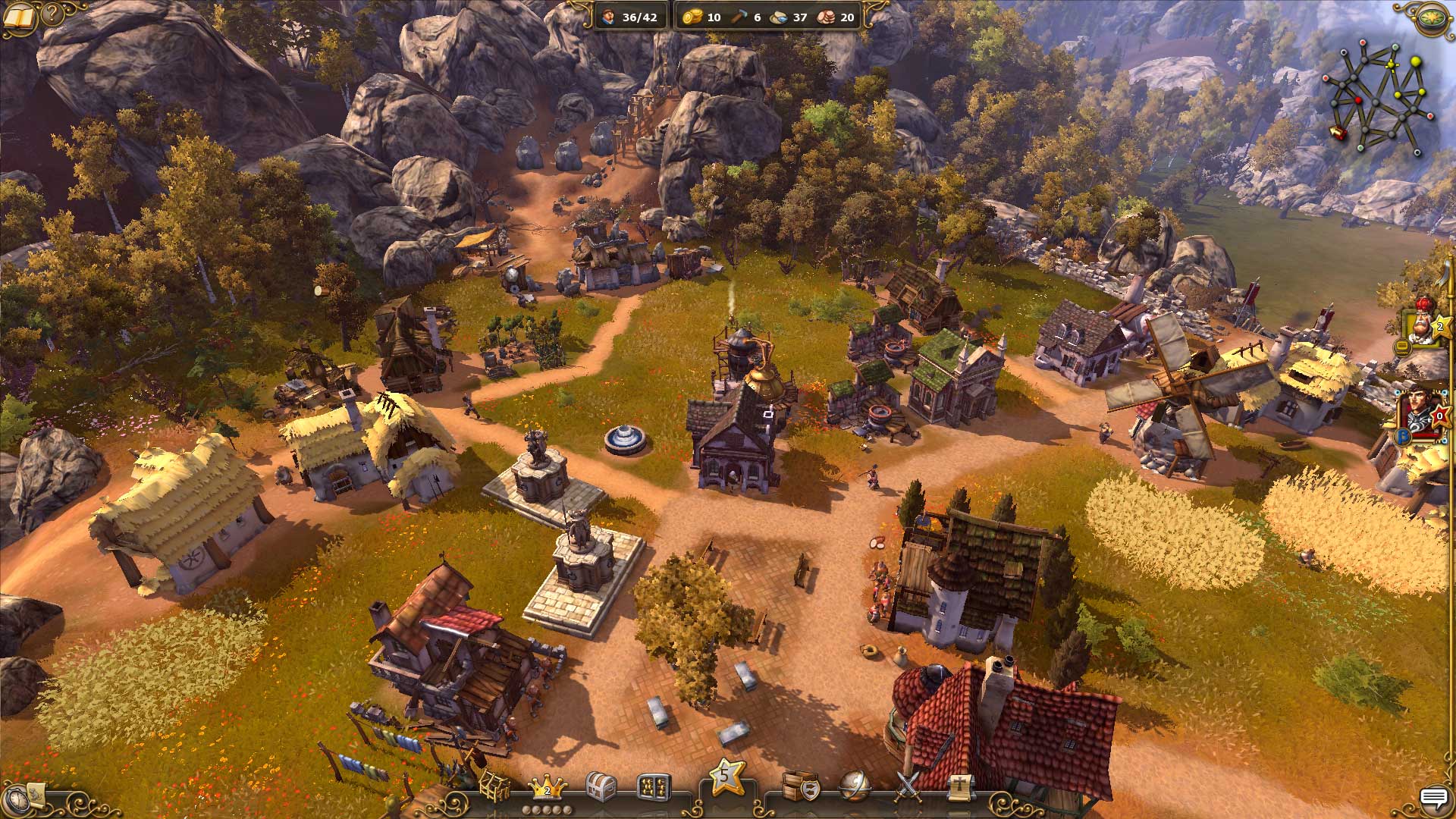Open the globe world map button

[855, 786]
